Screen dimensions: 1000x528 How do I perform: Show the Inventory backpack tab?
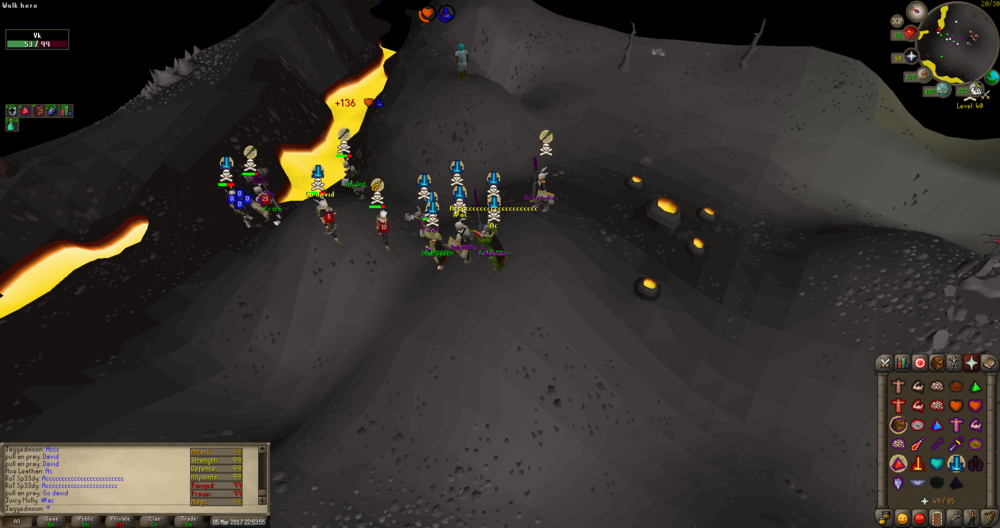(x=937, y=363)
